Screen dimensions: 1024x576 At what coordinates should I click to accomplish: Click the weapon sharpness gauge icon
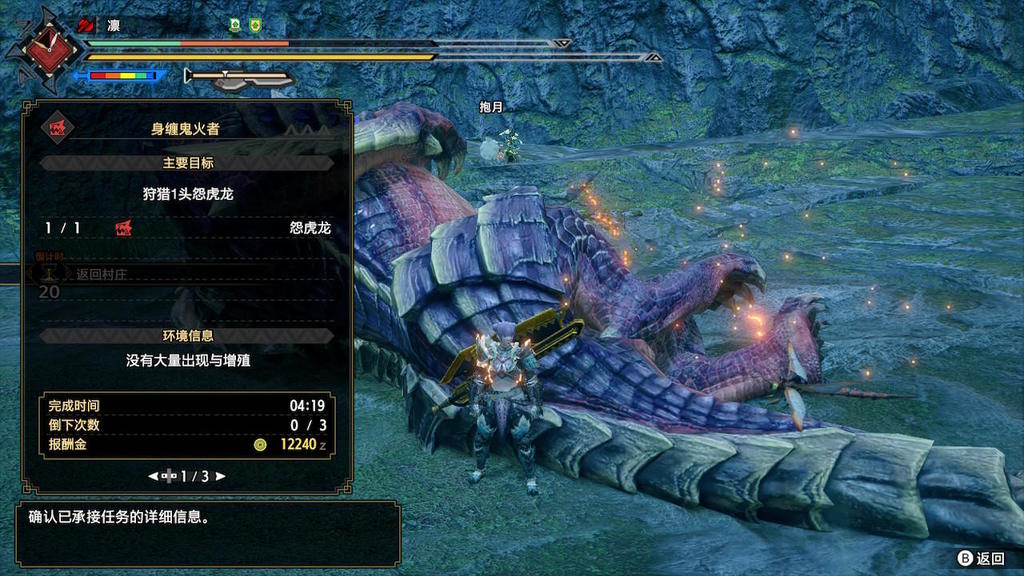[x=238, y=76]
